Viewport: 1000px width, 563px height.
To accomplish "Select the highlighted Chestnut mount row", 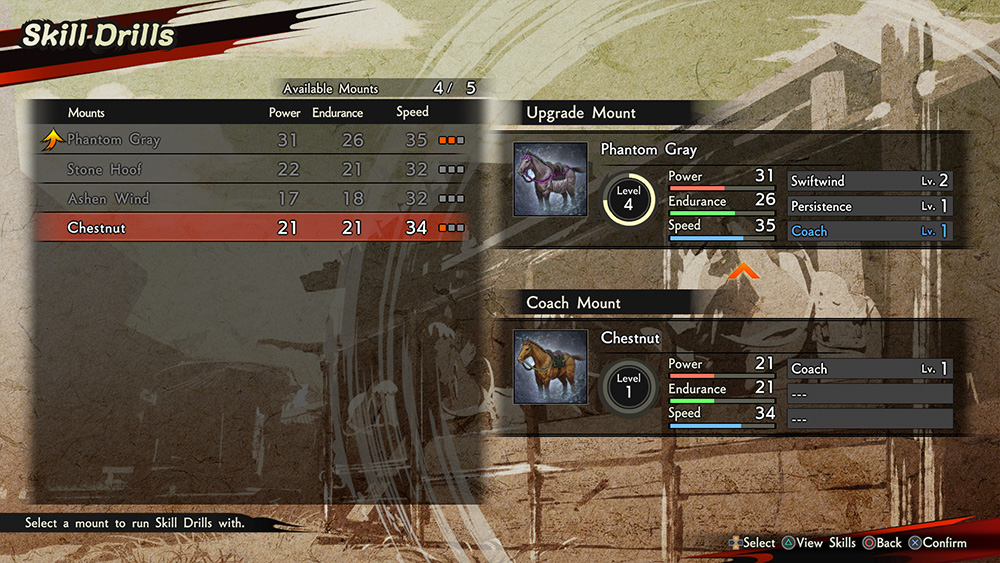I will [250, 228].
